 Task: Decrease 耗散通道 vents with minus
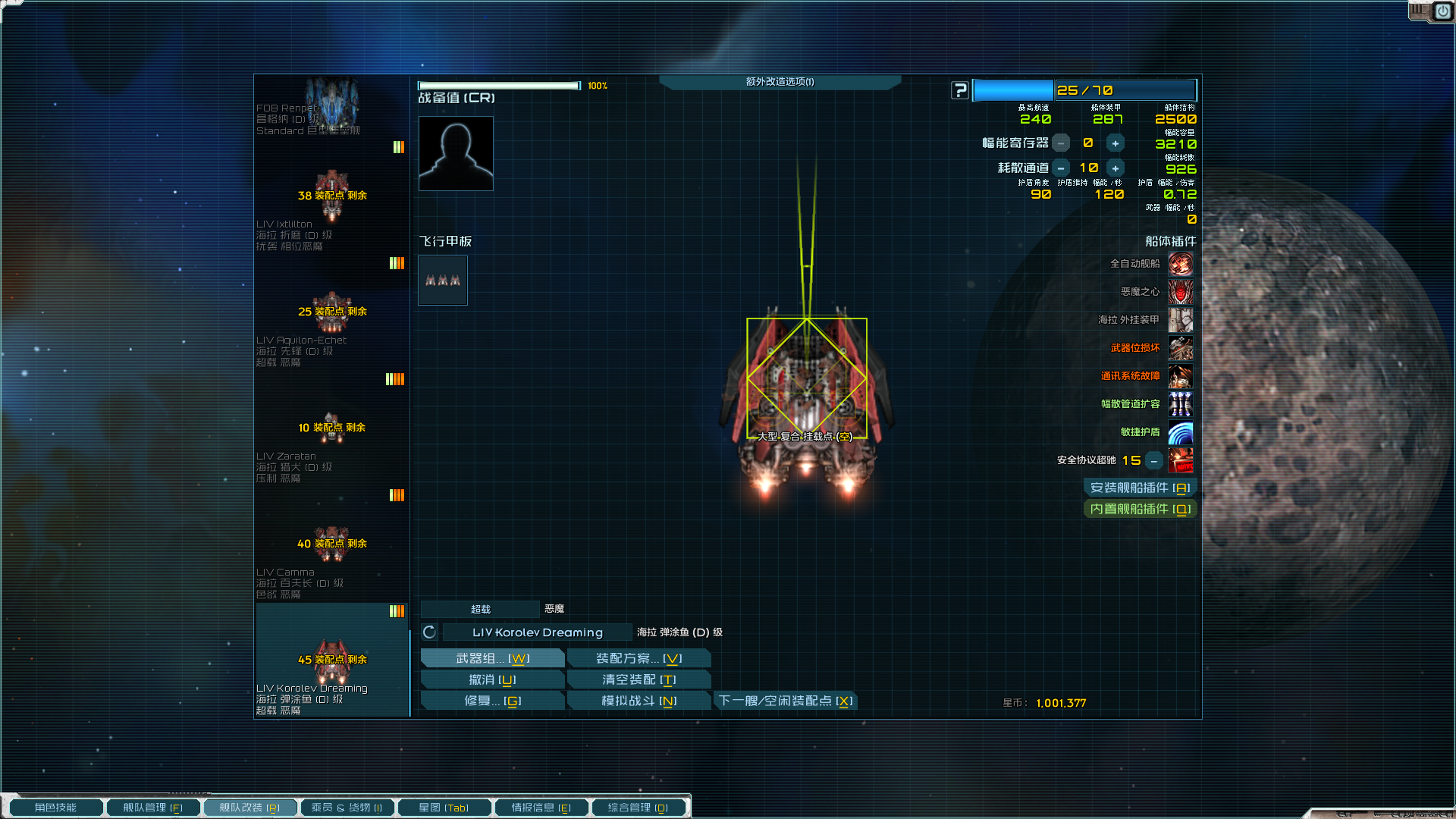click(x=1061, y=168)
